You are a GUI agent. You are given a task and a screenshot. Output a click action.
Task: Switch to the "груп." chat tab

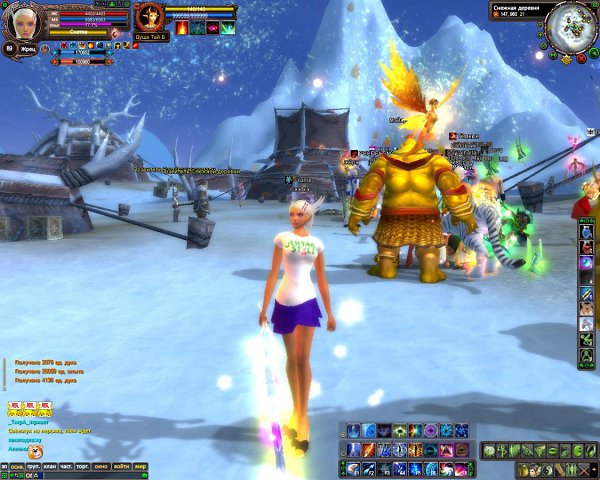[33, 466]
